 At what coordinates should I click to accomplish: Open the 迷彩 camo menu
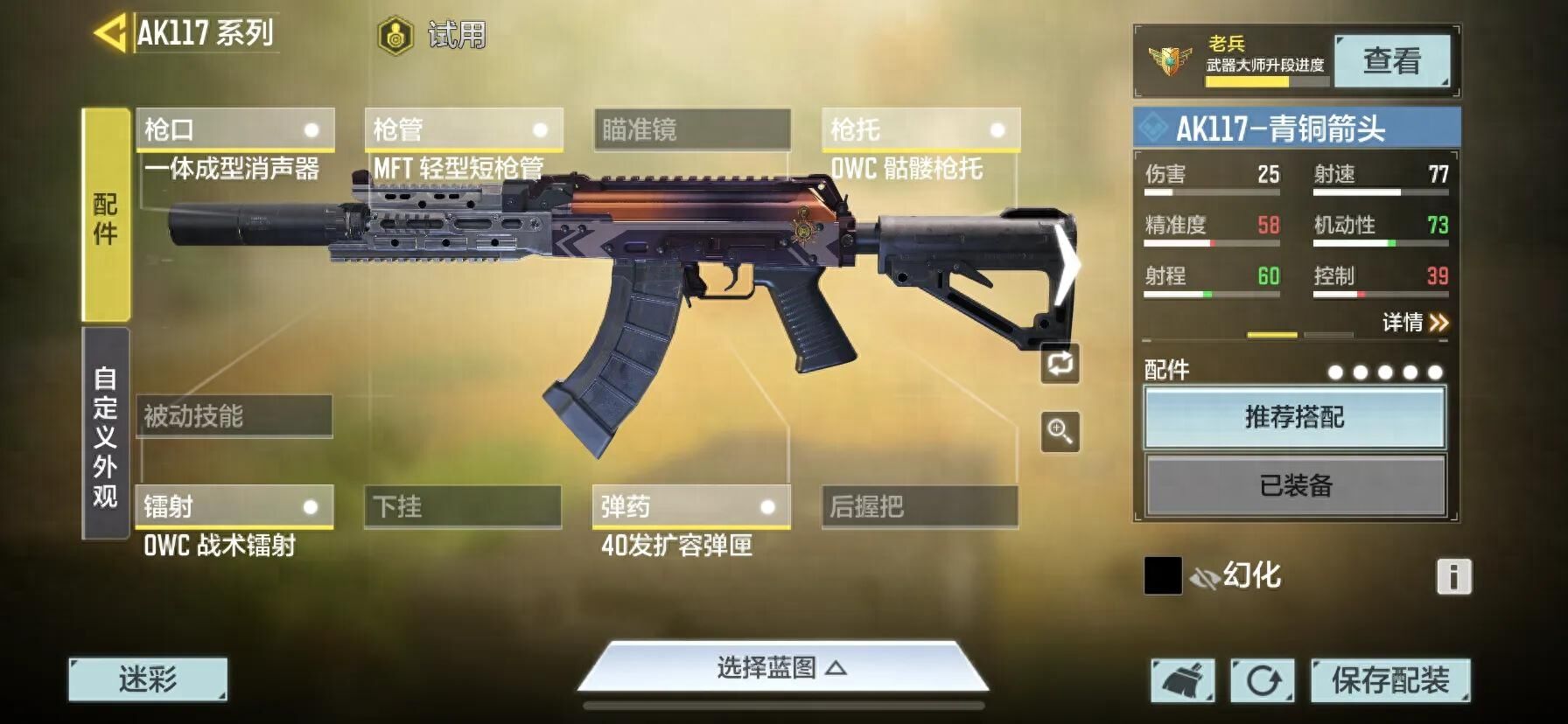[x=148, y=679]
